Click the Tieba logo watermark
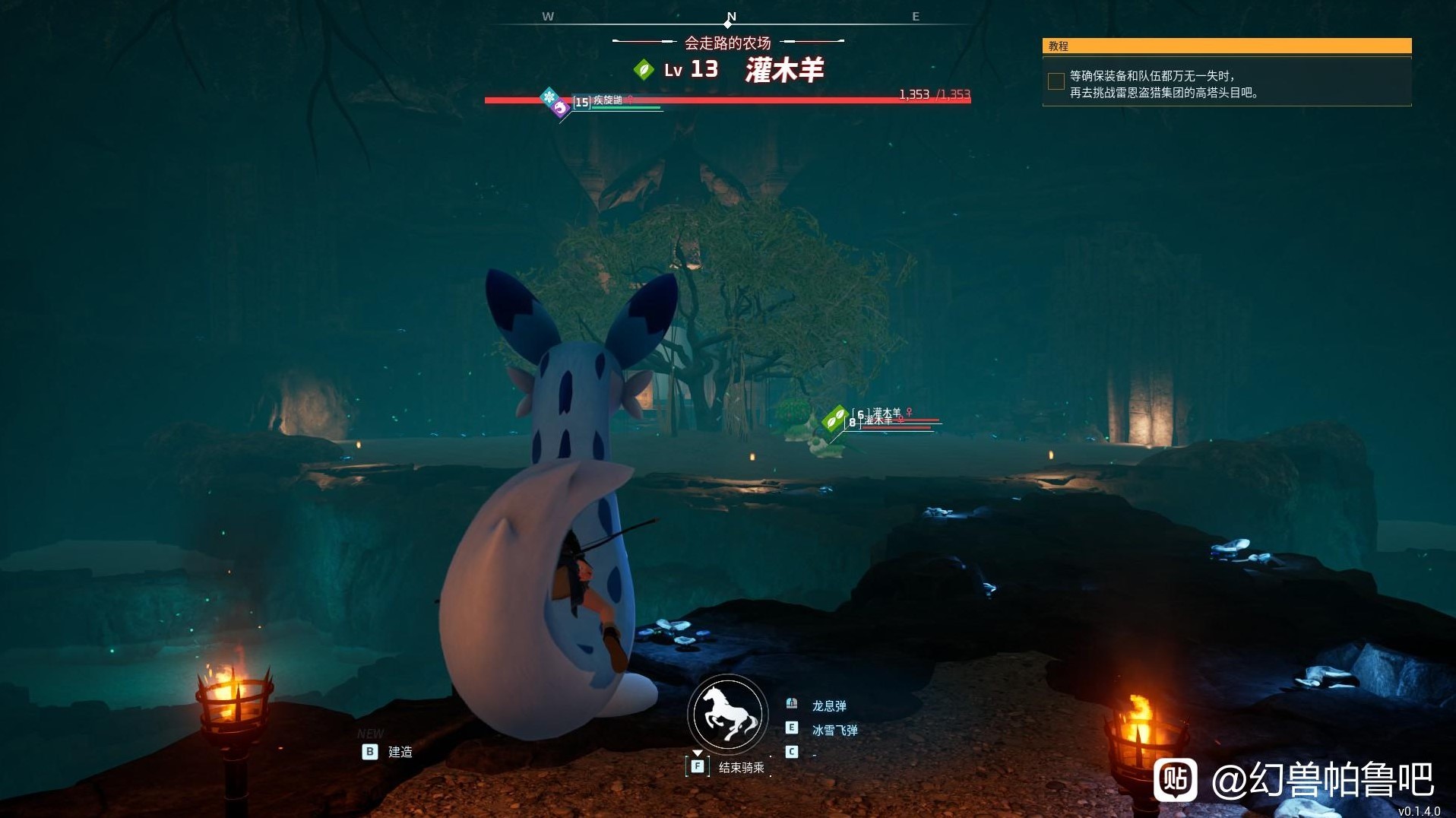Image resolution: width=1456 pixels, height=818 pixels. pyautogui.click(x=1175, y=779)
